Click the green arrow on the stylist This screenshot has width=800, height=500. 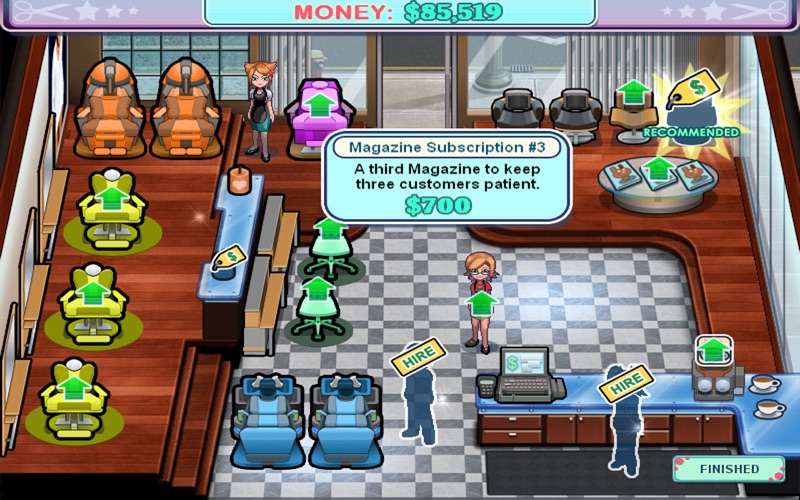point(481,303)
